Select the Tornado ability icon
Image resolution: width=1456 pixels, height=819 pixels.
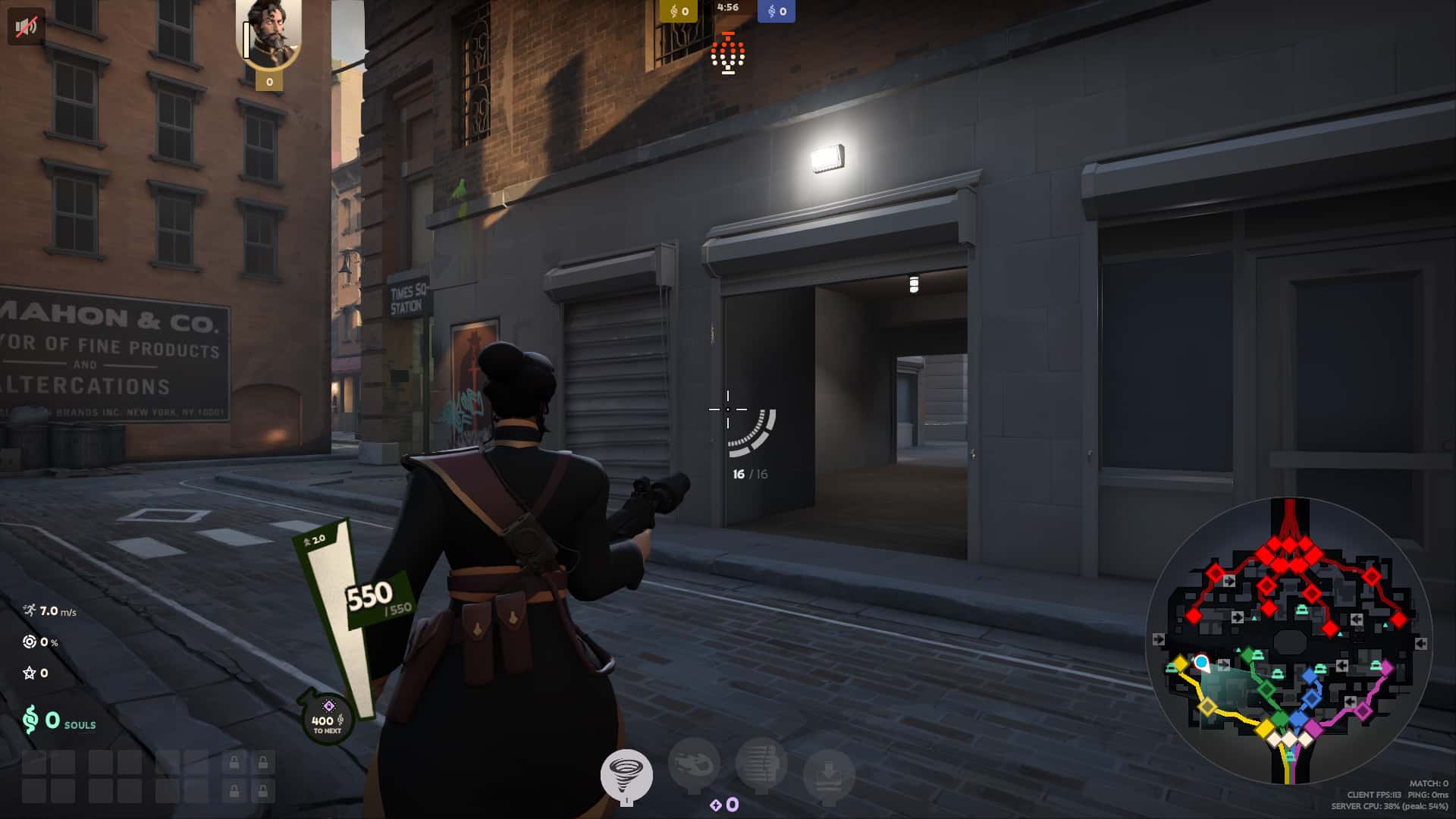pyautogui.click(x=626, y=775)
